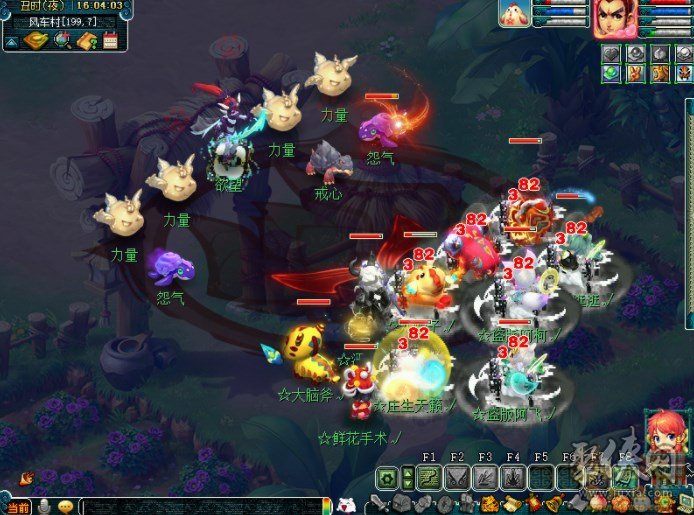Click the red-haired girl avatar at bottom right
The width and height of the screenshot is (694, 515).
(x=663, y=438)
